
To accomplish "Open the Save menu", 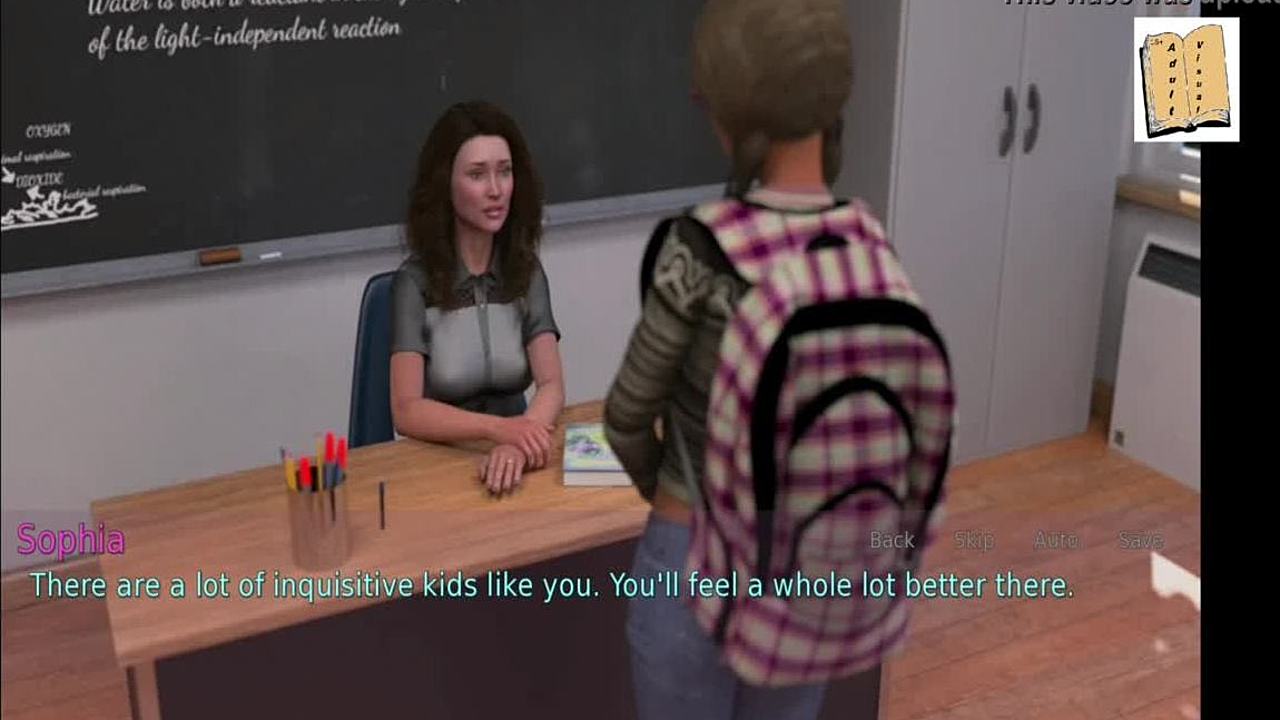I will tap(1140, 540).
